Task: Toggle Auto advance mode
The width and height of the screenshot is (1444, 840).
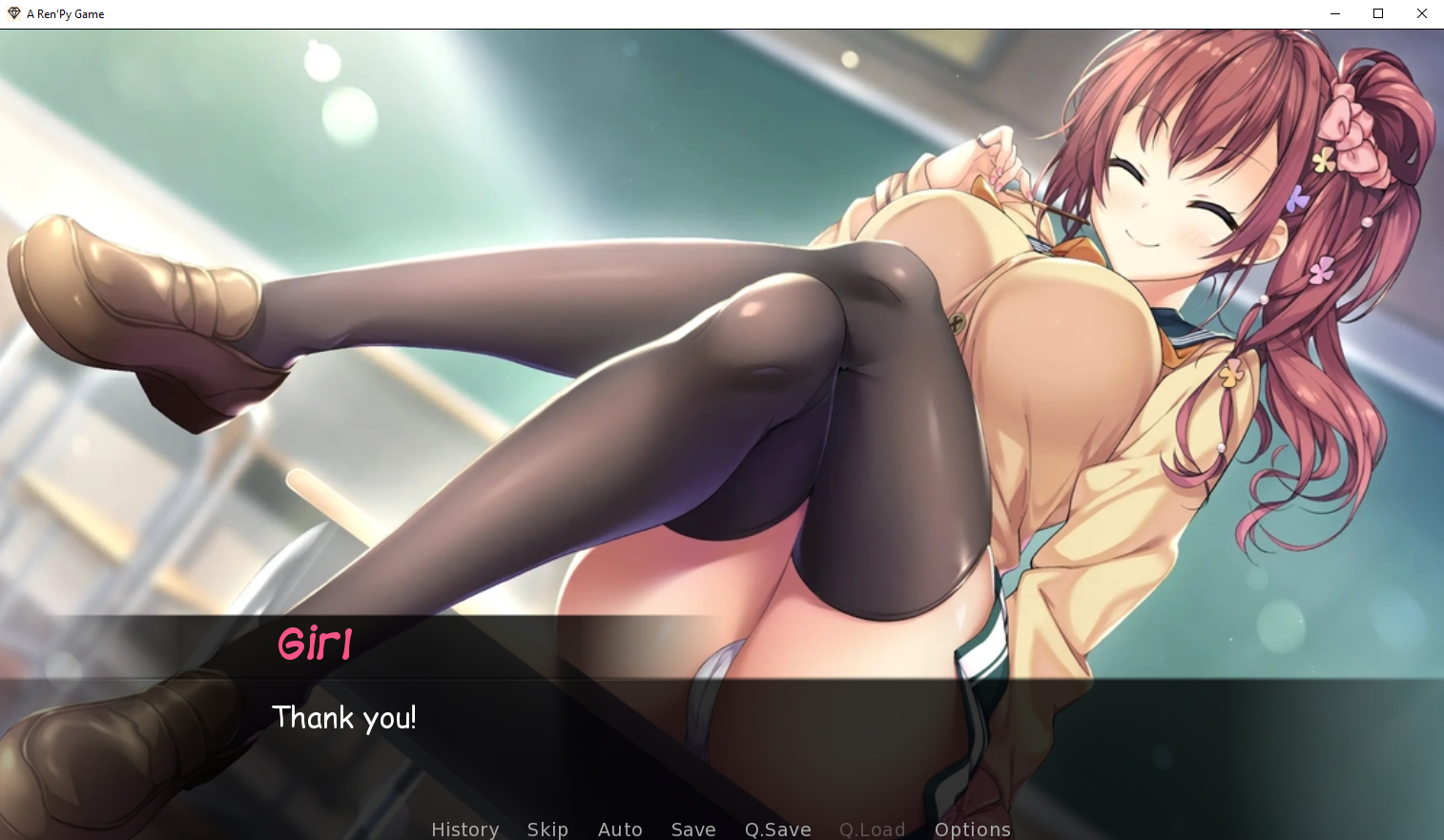Action: pos(620,829)
